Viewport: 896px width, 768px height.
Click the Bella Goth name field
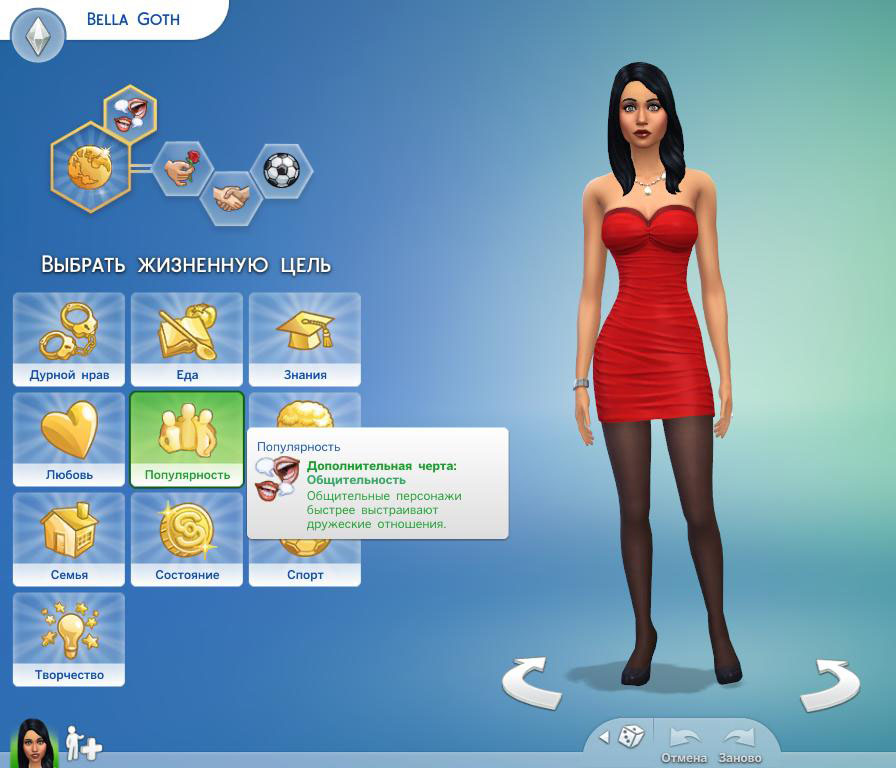coord(133,19)
